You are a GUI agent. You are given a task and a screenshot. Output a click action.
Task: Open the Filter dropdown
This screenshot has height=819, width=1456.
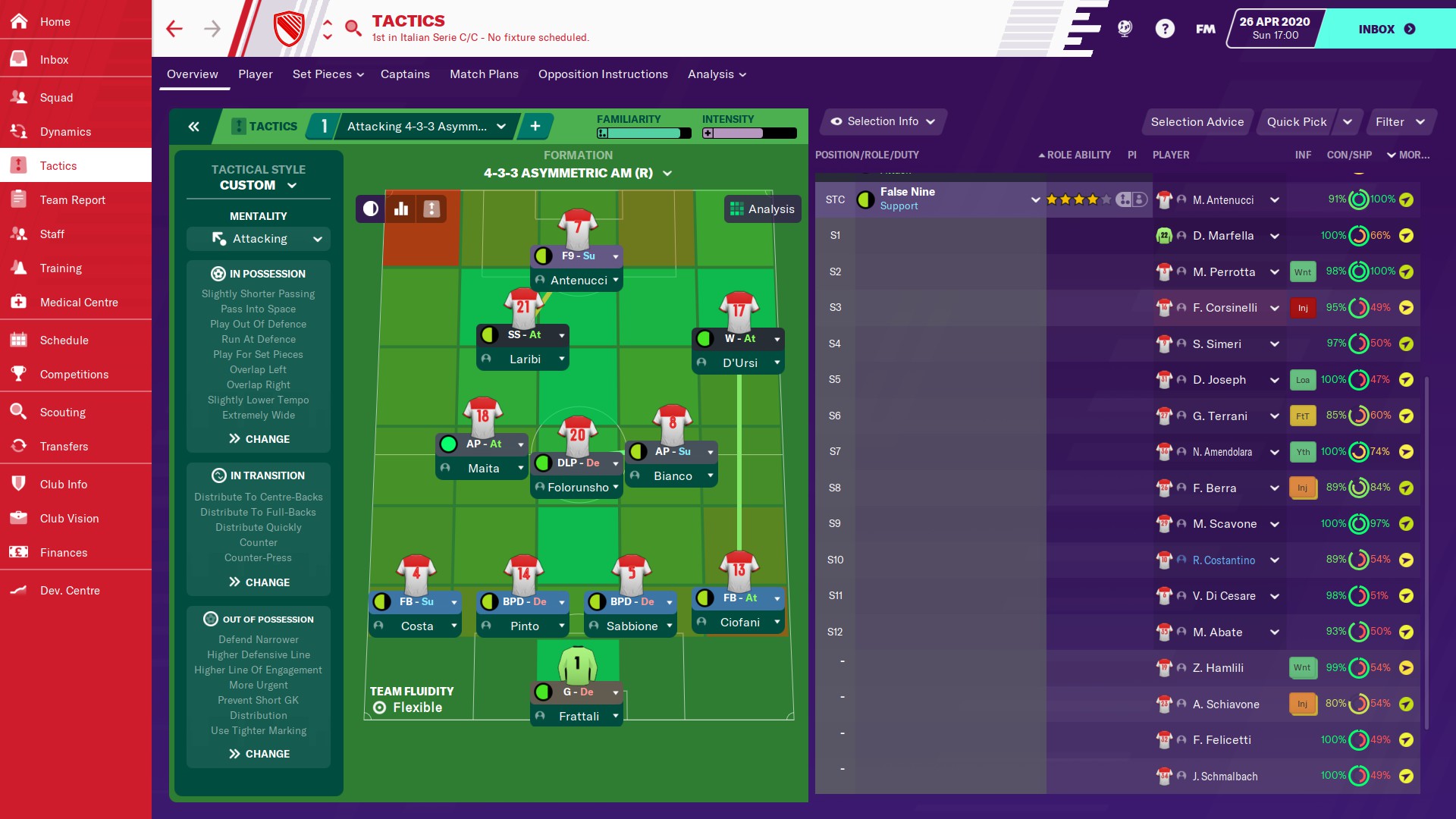[x=1399, y=122]
